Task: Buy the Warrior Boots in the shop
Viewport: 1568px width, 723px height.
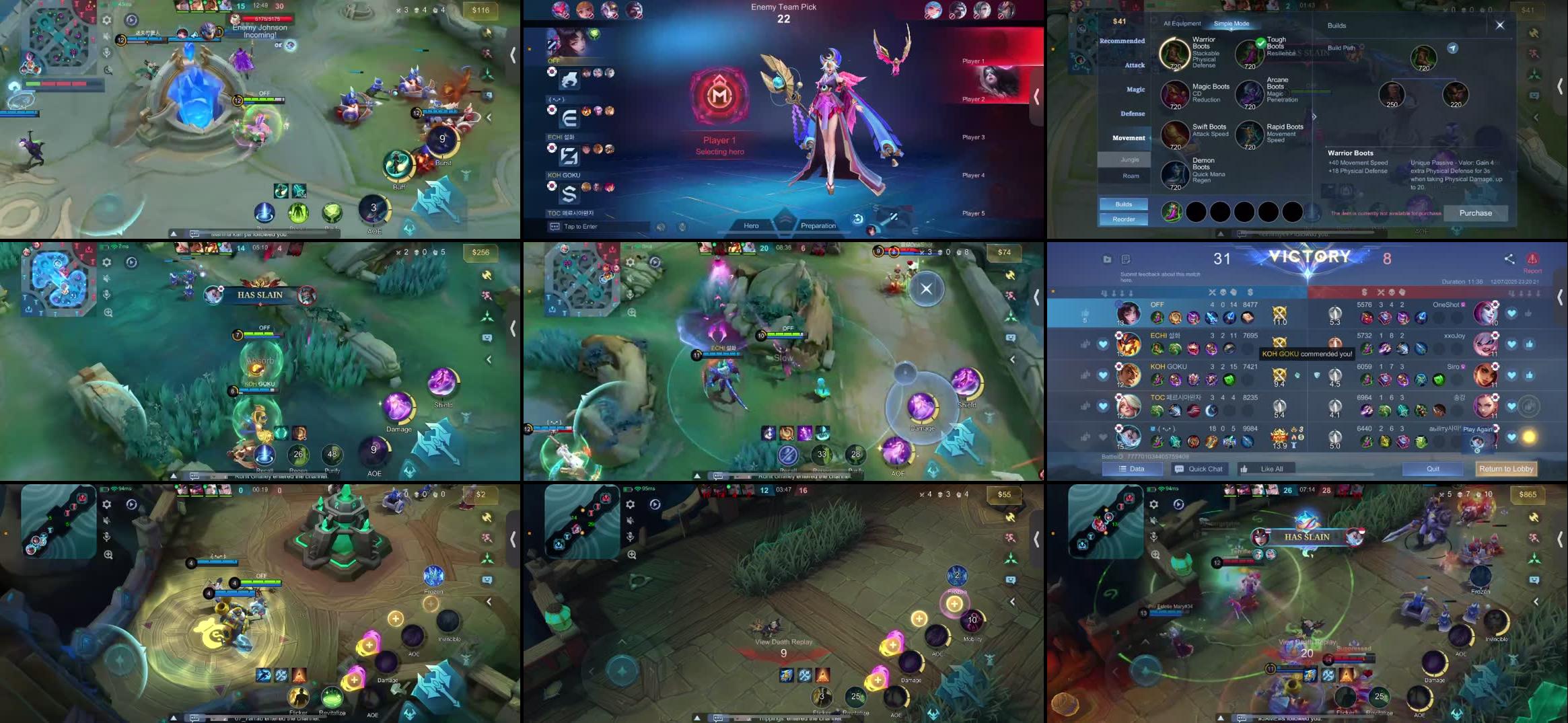Action: (1174, 54)
